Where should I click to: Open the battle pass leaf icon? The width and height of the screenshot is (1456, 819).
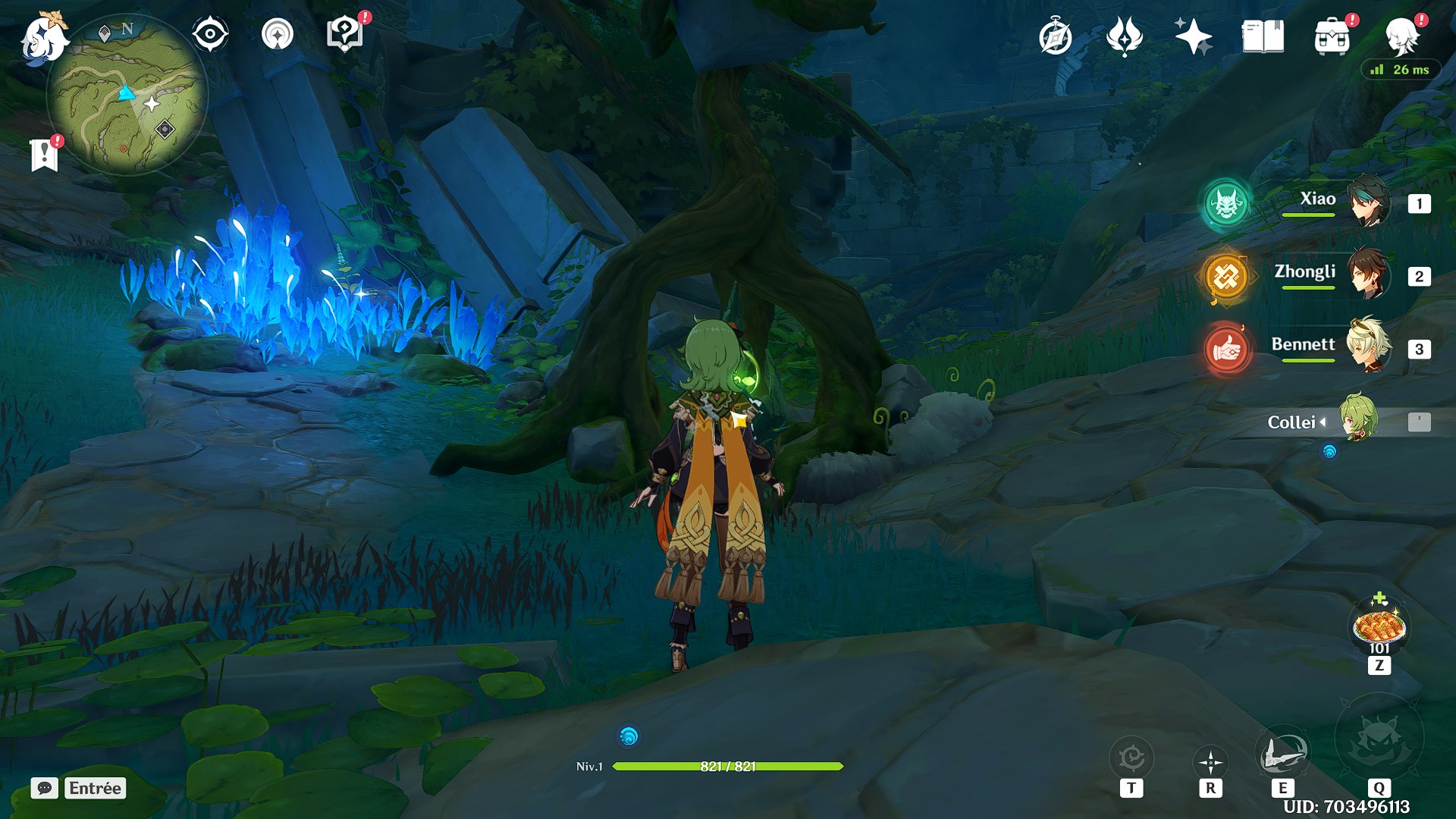(x=1124, y=36)
